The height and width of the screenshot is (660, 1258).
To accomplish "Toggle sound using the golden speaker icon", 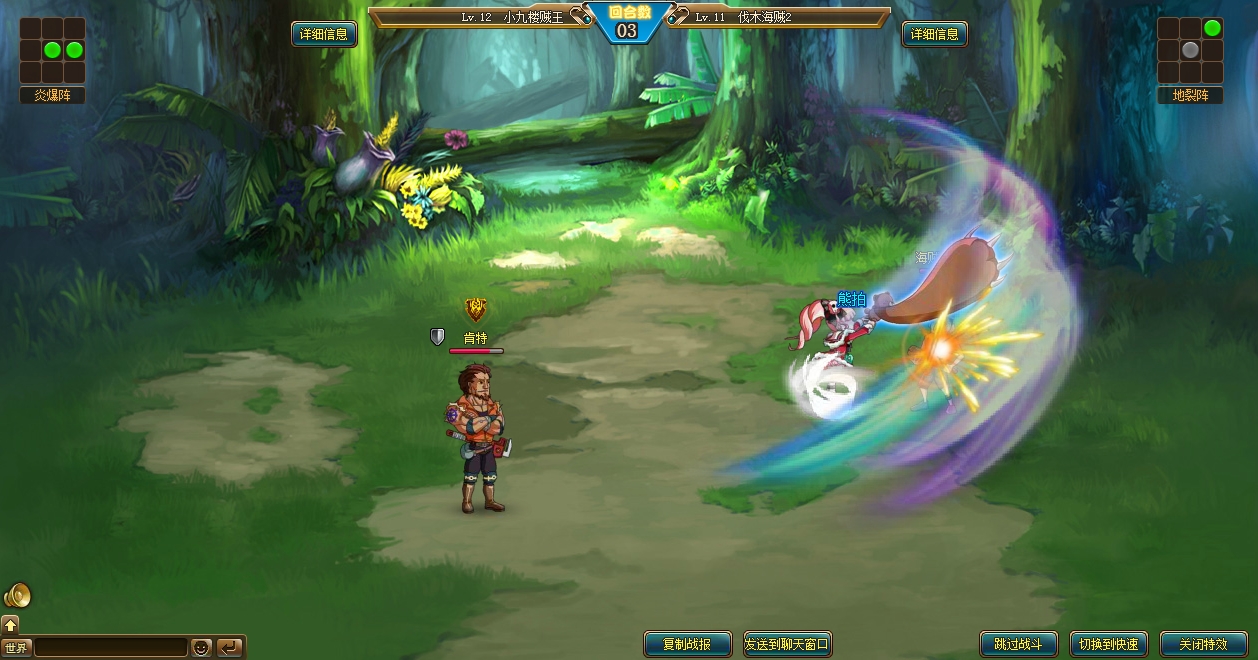I will pos(17,596).
